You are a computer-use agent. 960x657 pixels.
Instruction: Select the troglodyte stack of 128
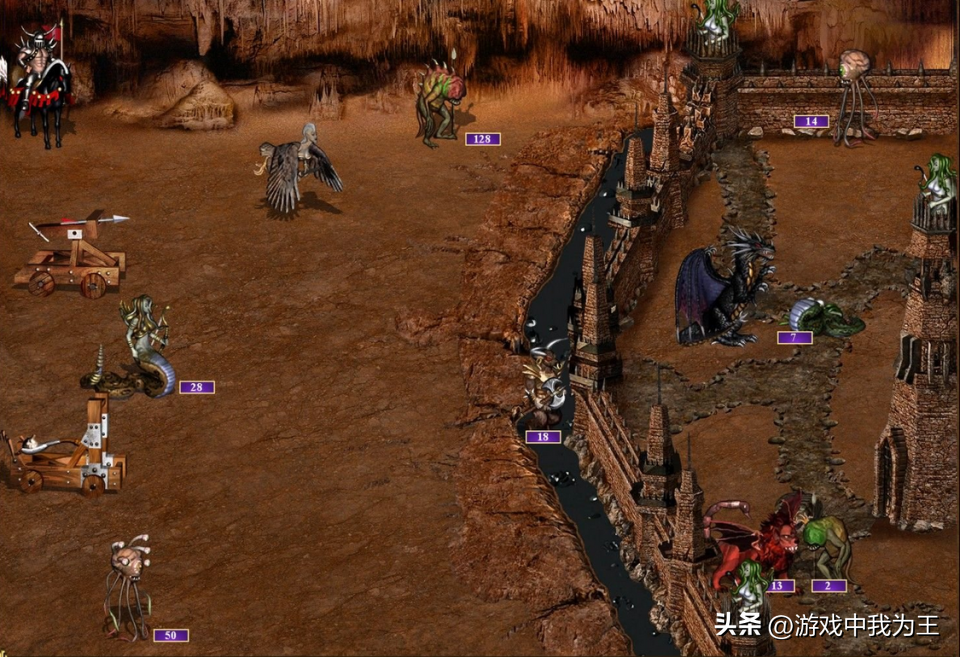pos(441,102)
